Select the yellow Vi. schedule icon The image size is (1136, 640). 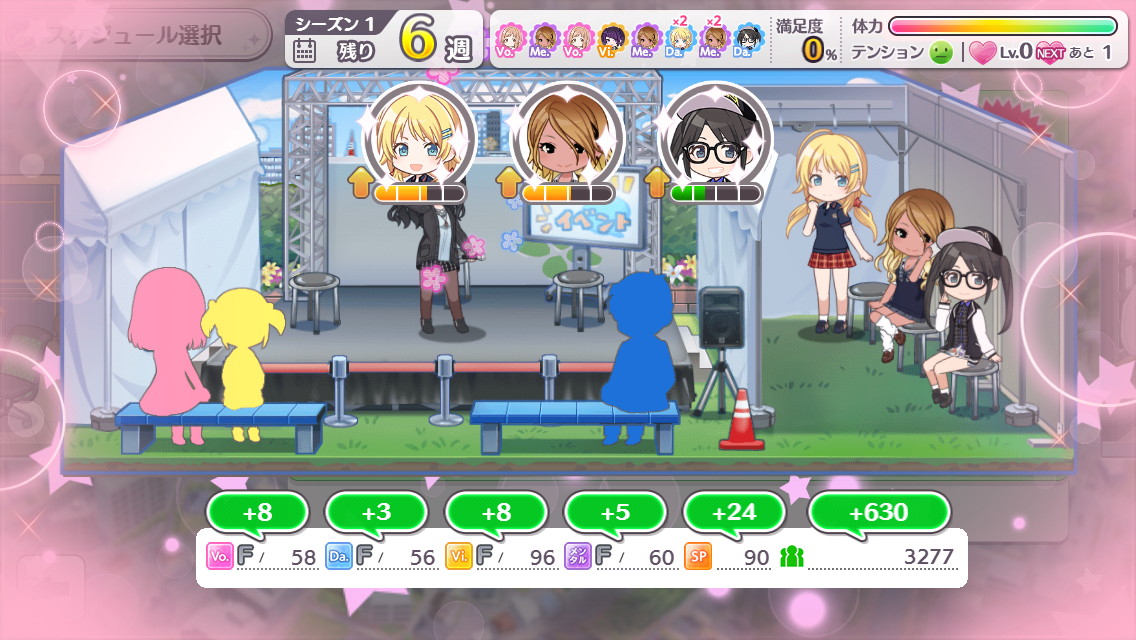[x=613, y=41]
